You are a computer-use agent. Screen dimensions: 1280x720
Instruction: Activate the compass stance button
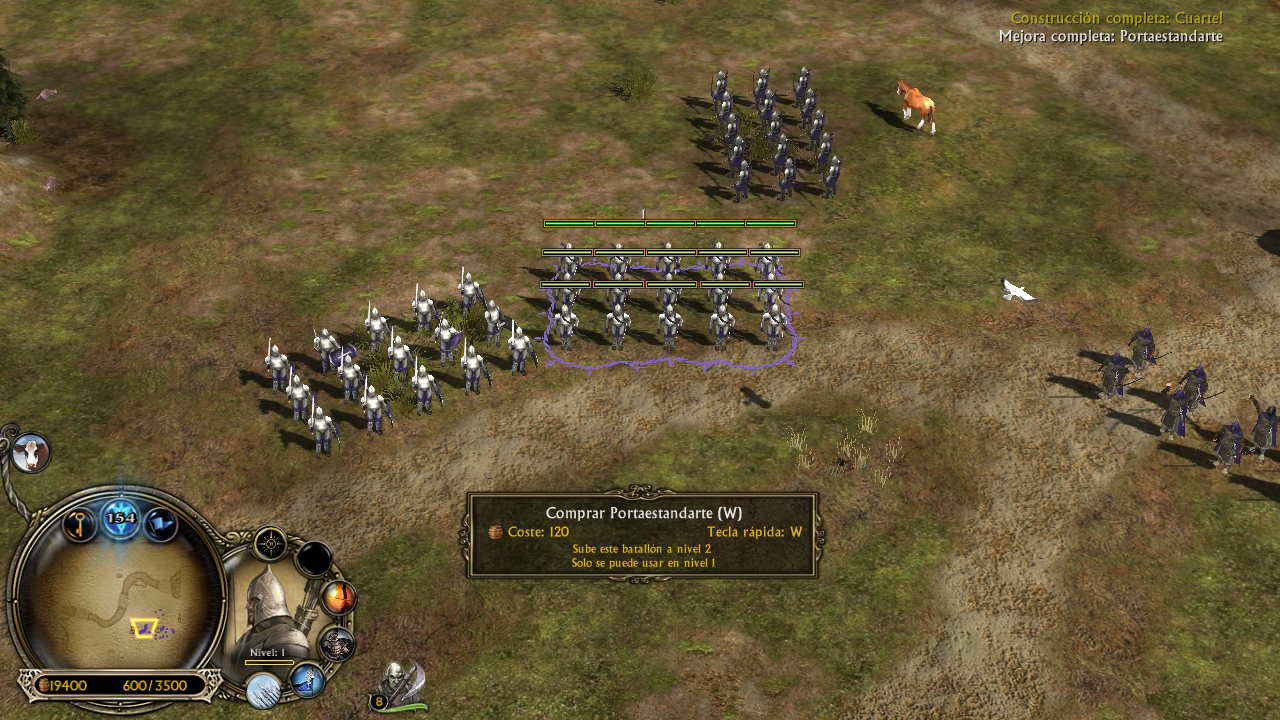point(270,544)
